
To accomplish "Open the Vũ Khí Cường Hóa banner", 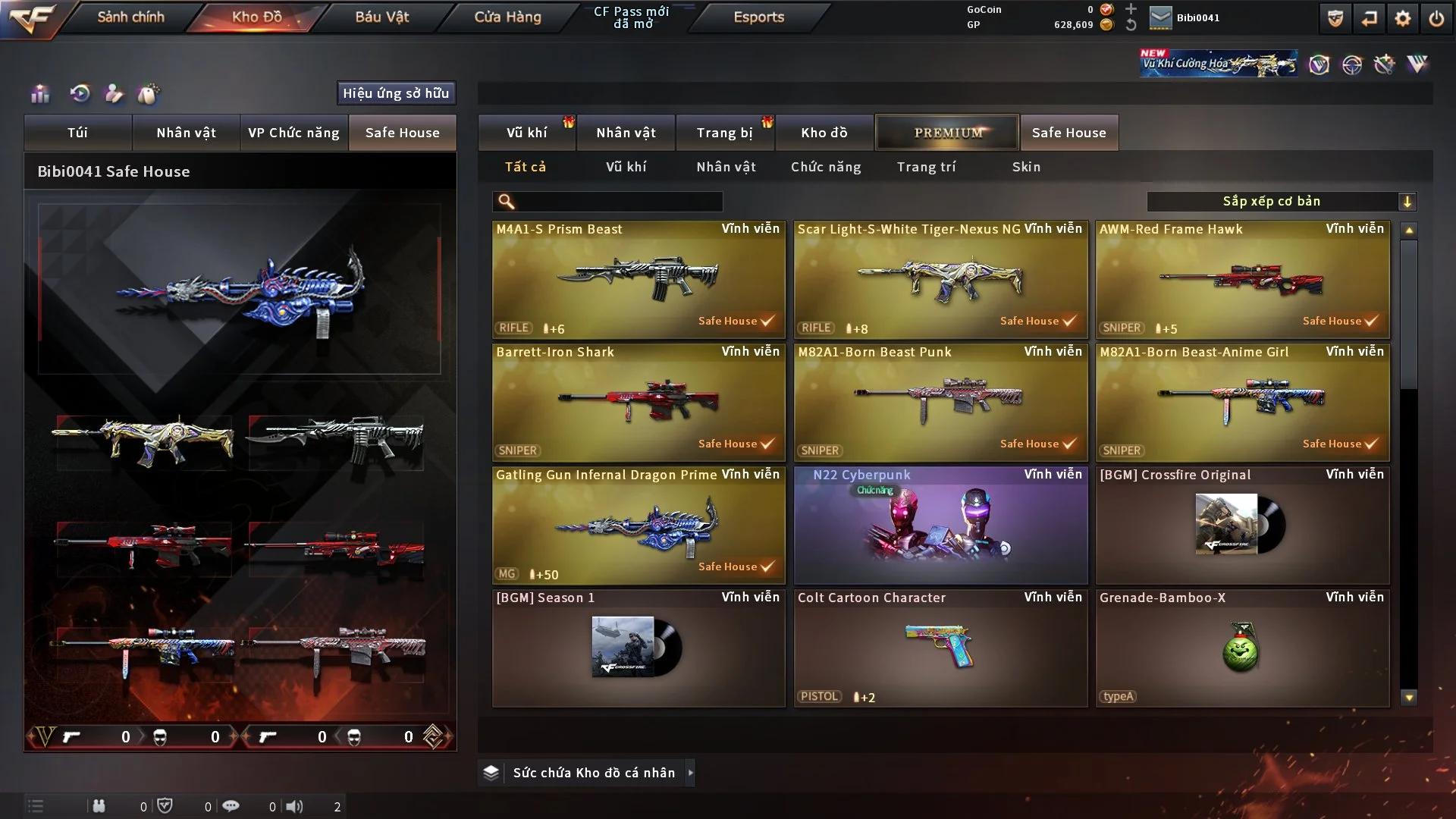I will (x=1218, y=64).
